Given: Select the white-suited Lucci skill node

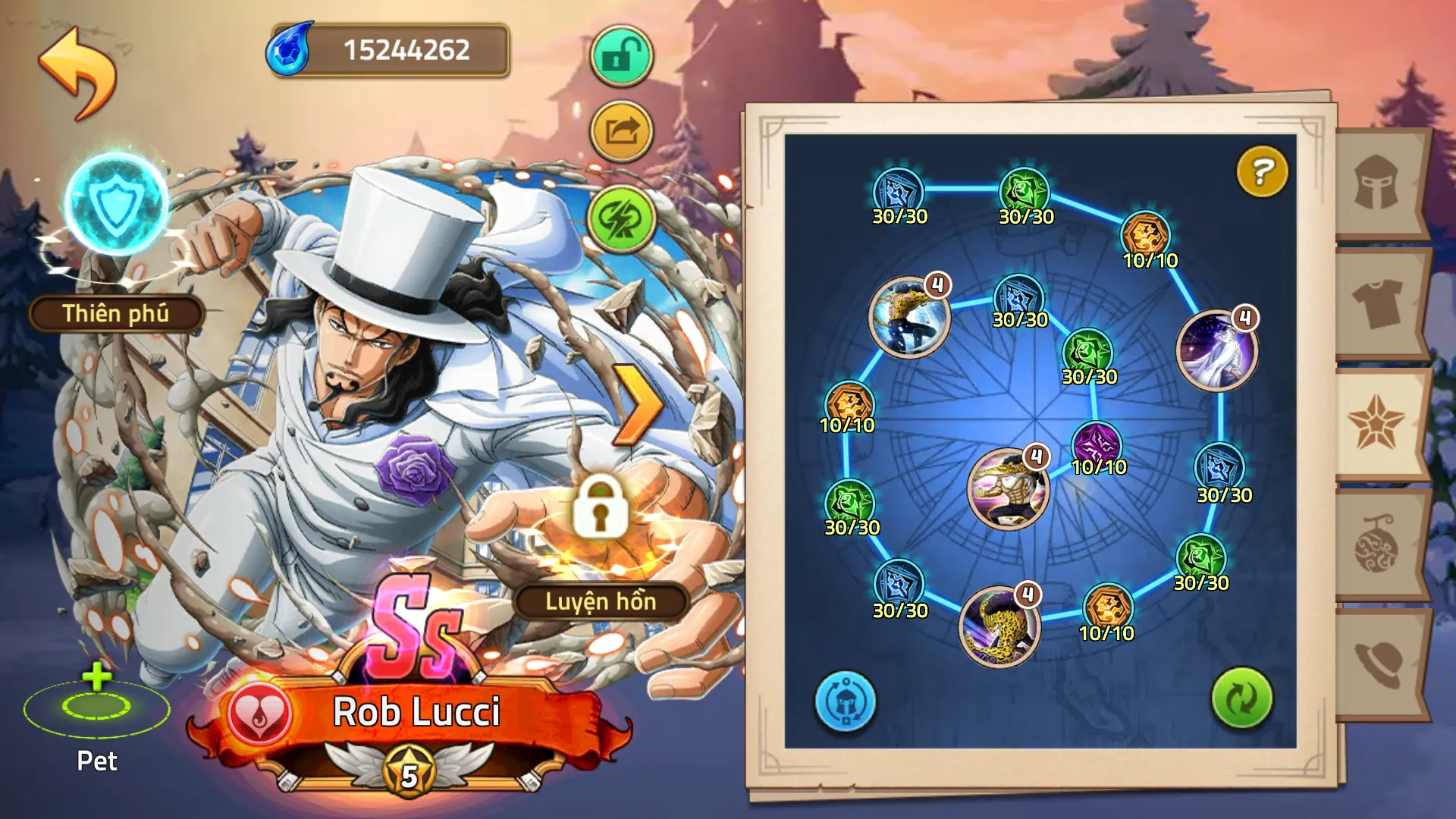Looking at the screenshot, I should 1216,350.
